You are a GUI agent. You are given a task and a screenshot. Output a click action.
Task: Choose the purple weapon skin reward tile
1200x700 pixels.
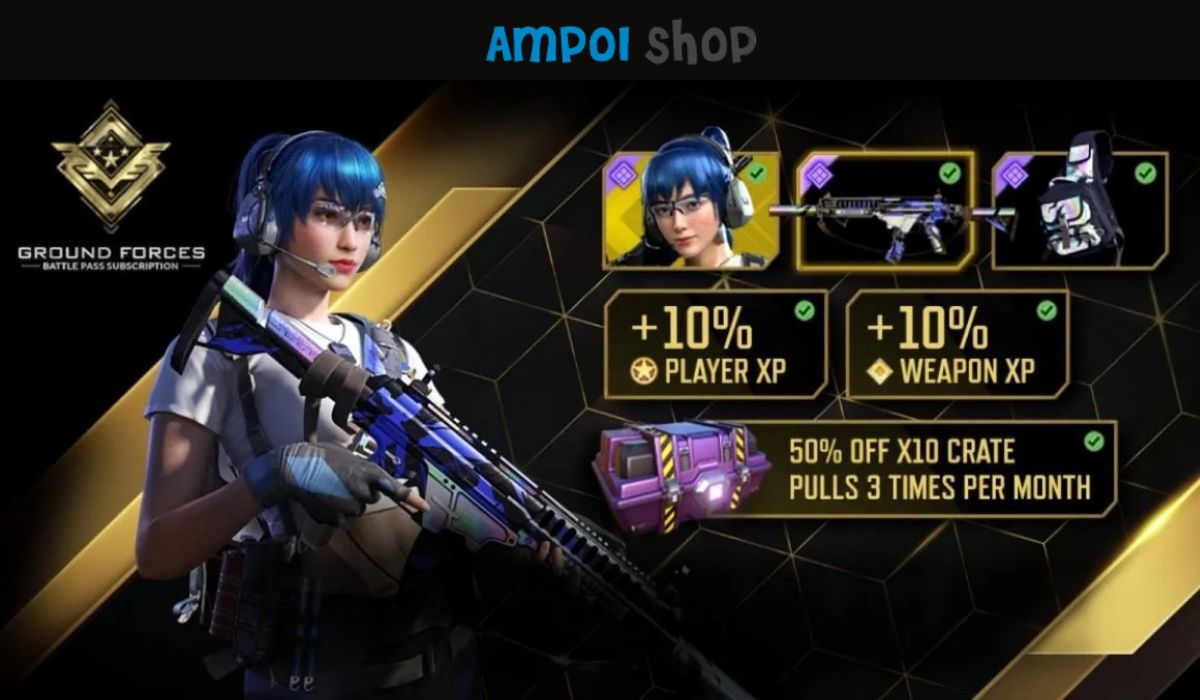tap(885, 211)
